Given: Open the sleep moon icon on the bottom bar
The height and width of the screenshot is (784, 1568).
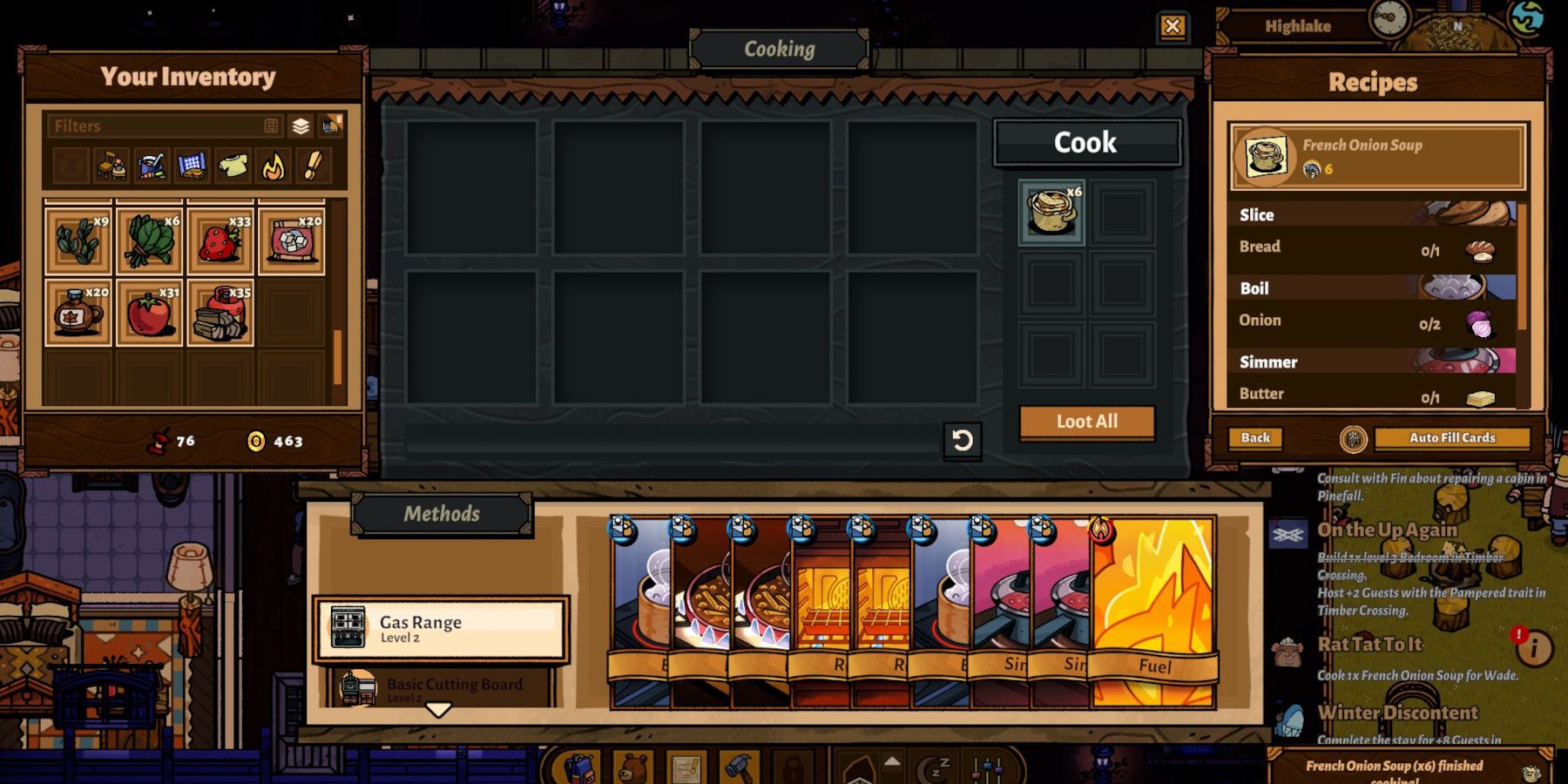Looking at the screenshot, I should click(934, 767).
